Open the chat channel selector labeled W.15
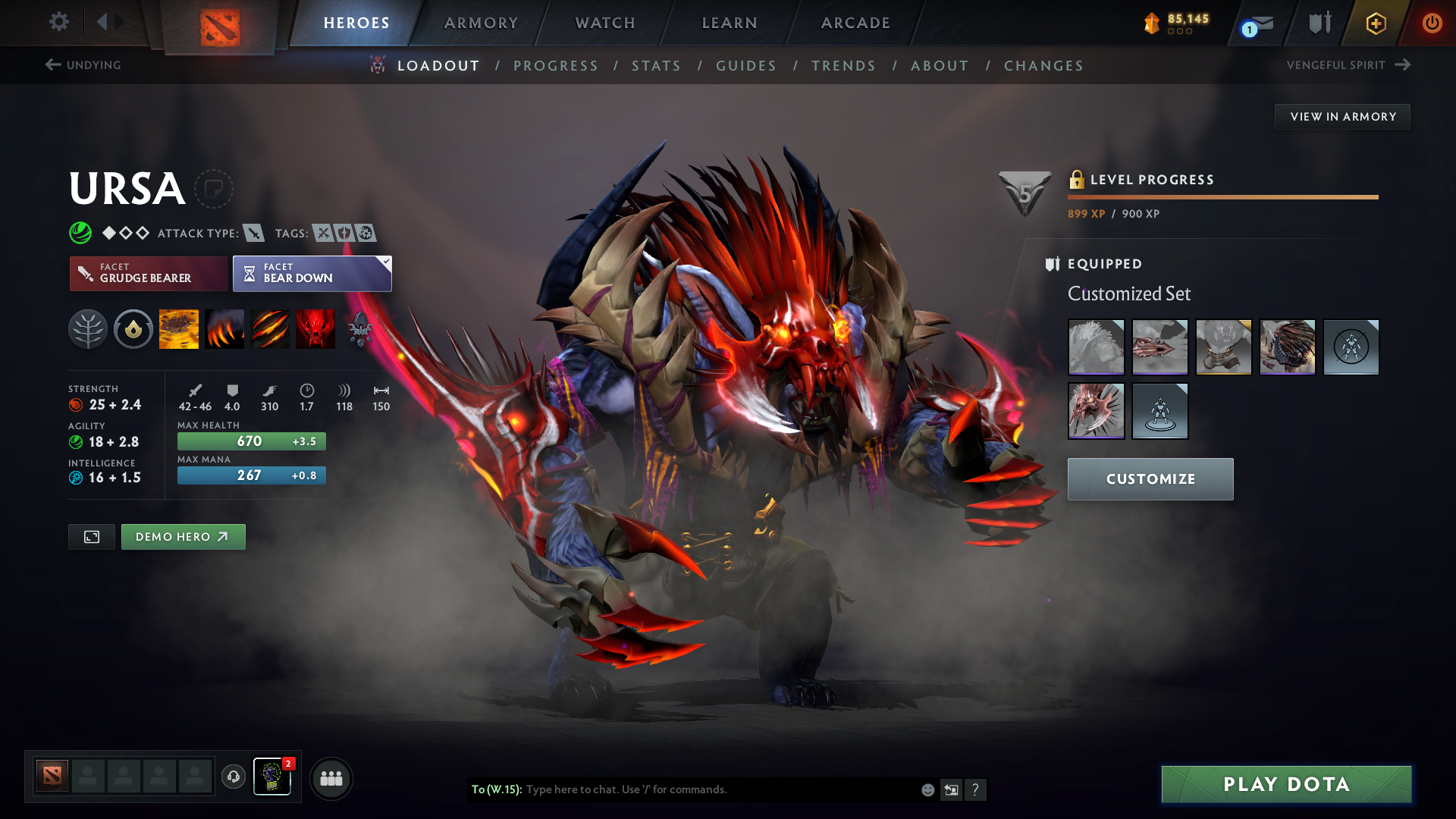This screenshot has width=1456, height=819. (497, 789)
